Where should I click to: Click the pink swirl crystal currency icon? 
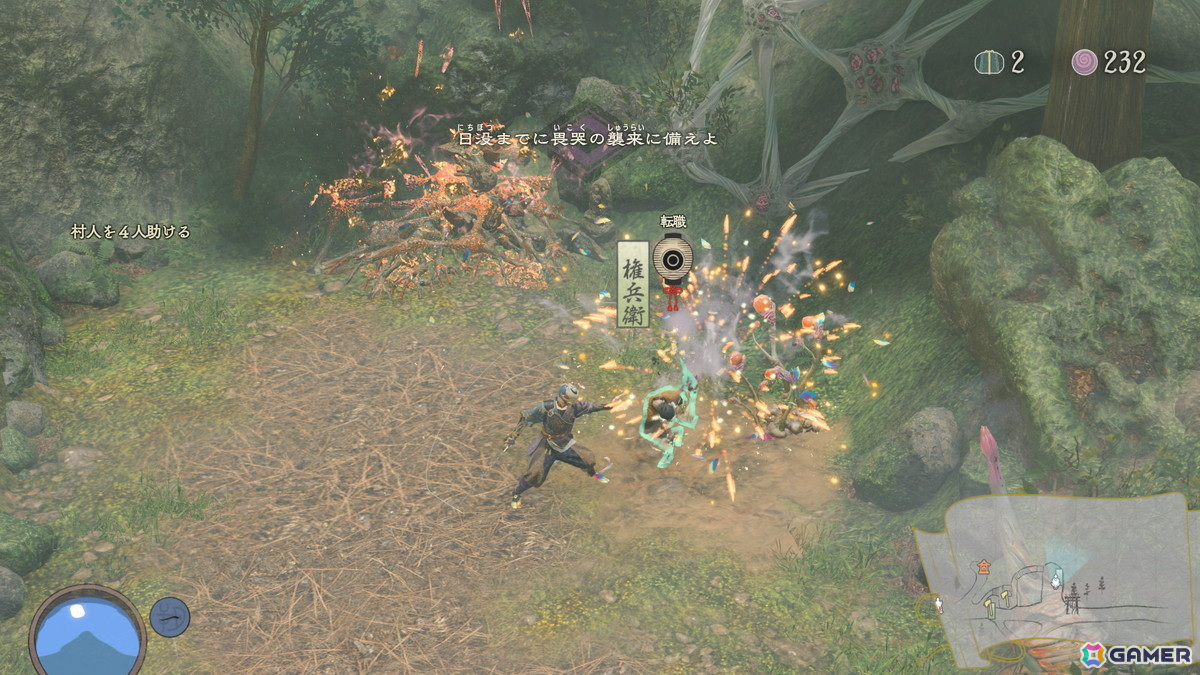click(x=1085, y=62)
